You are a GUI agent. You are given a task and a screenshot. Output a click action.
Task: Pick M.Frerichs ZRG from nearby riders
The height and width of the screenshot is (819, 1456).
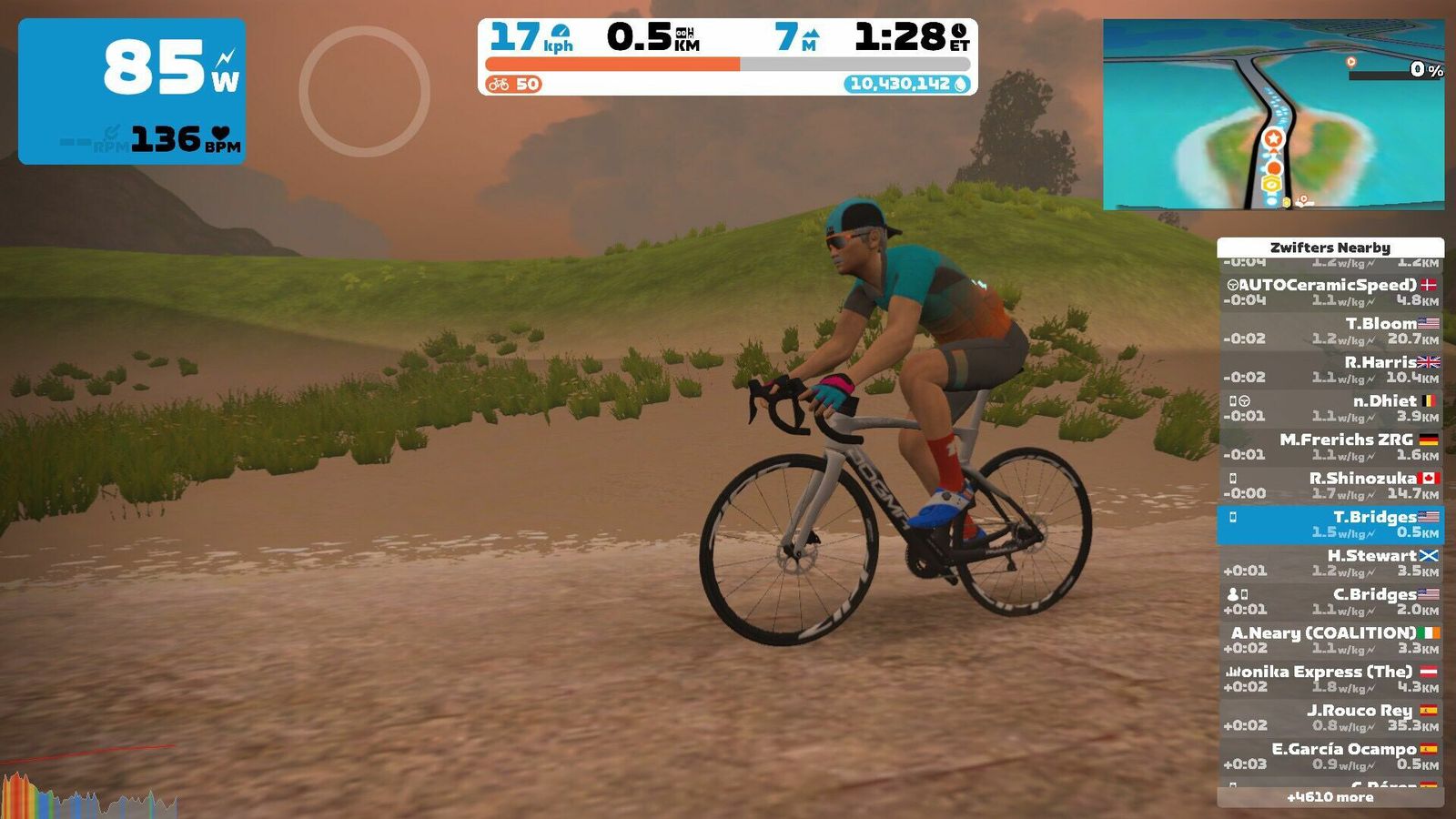coord(1330,447)
